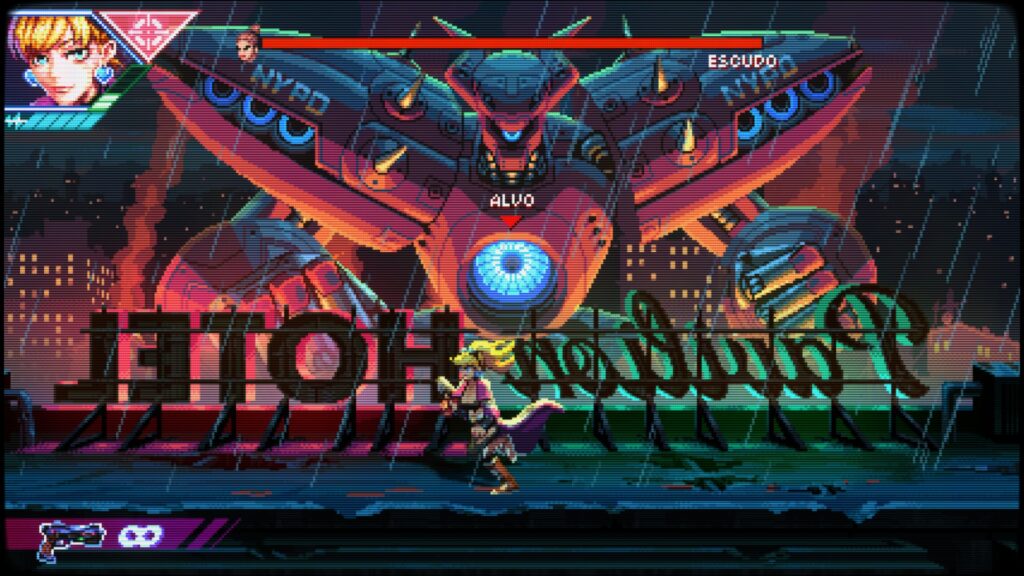Choose the pistol weapon icon
Viewport: 1024px width, 576px height.
point(70,538)
